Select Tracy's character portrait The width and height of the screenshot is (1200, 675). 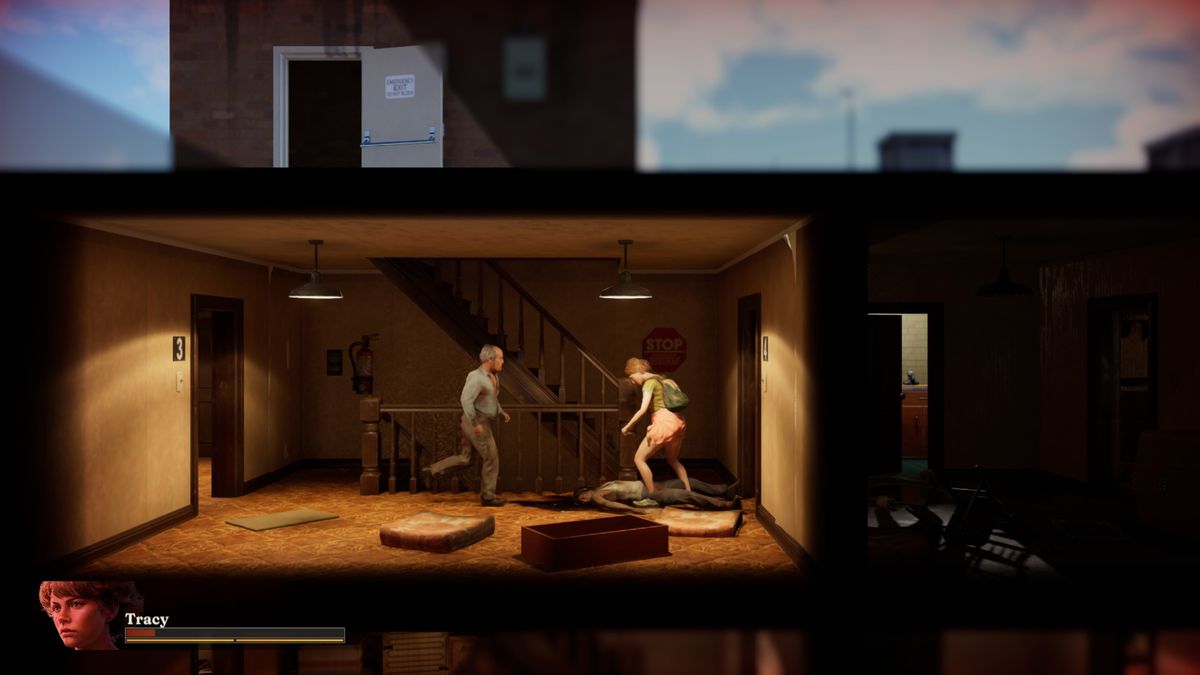tap(80, 615)
